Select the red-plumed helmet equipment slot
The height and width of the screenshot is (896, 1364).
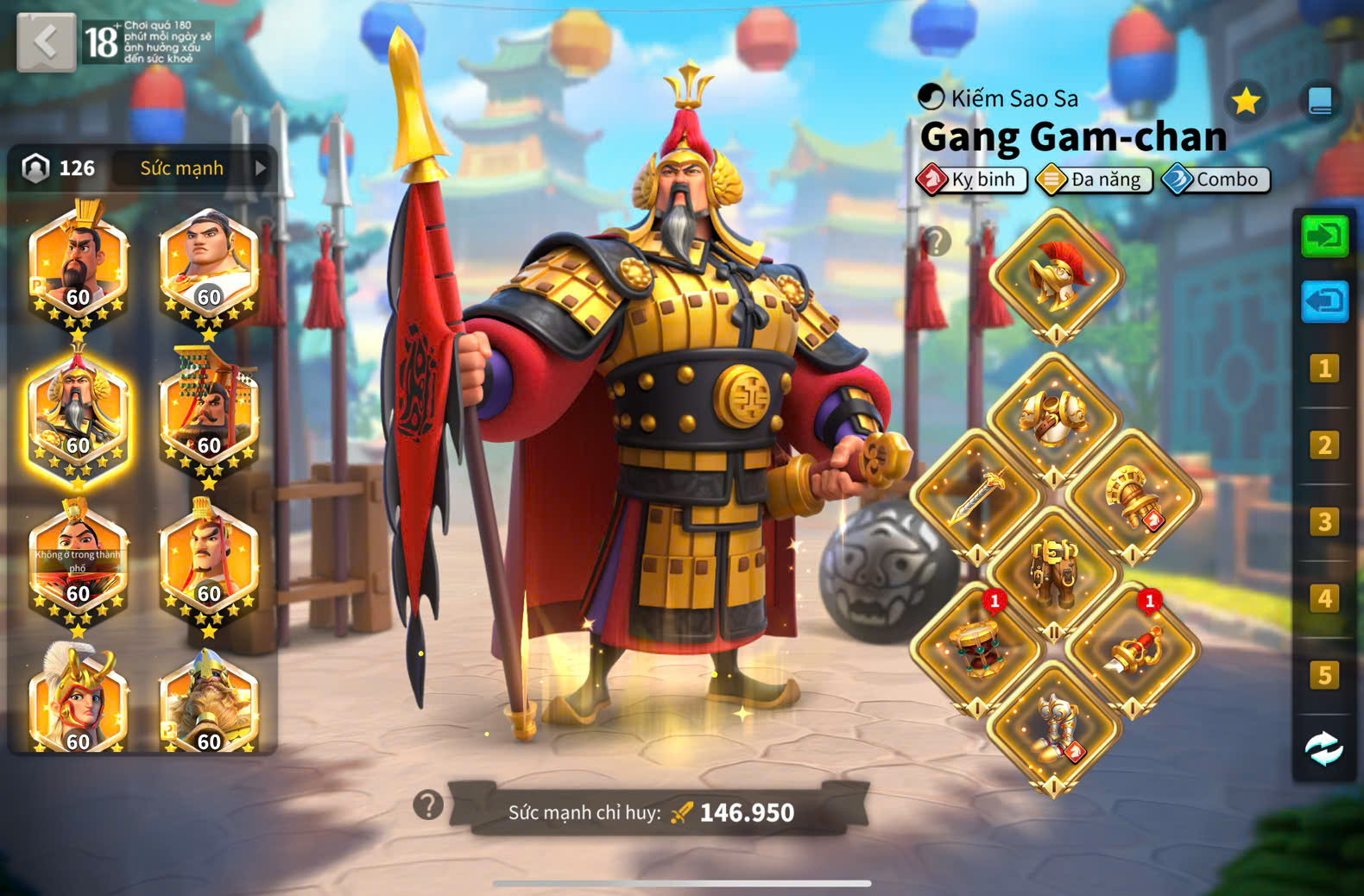(x=1056, y=276)
